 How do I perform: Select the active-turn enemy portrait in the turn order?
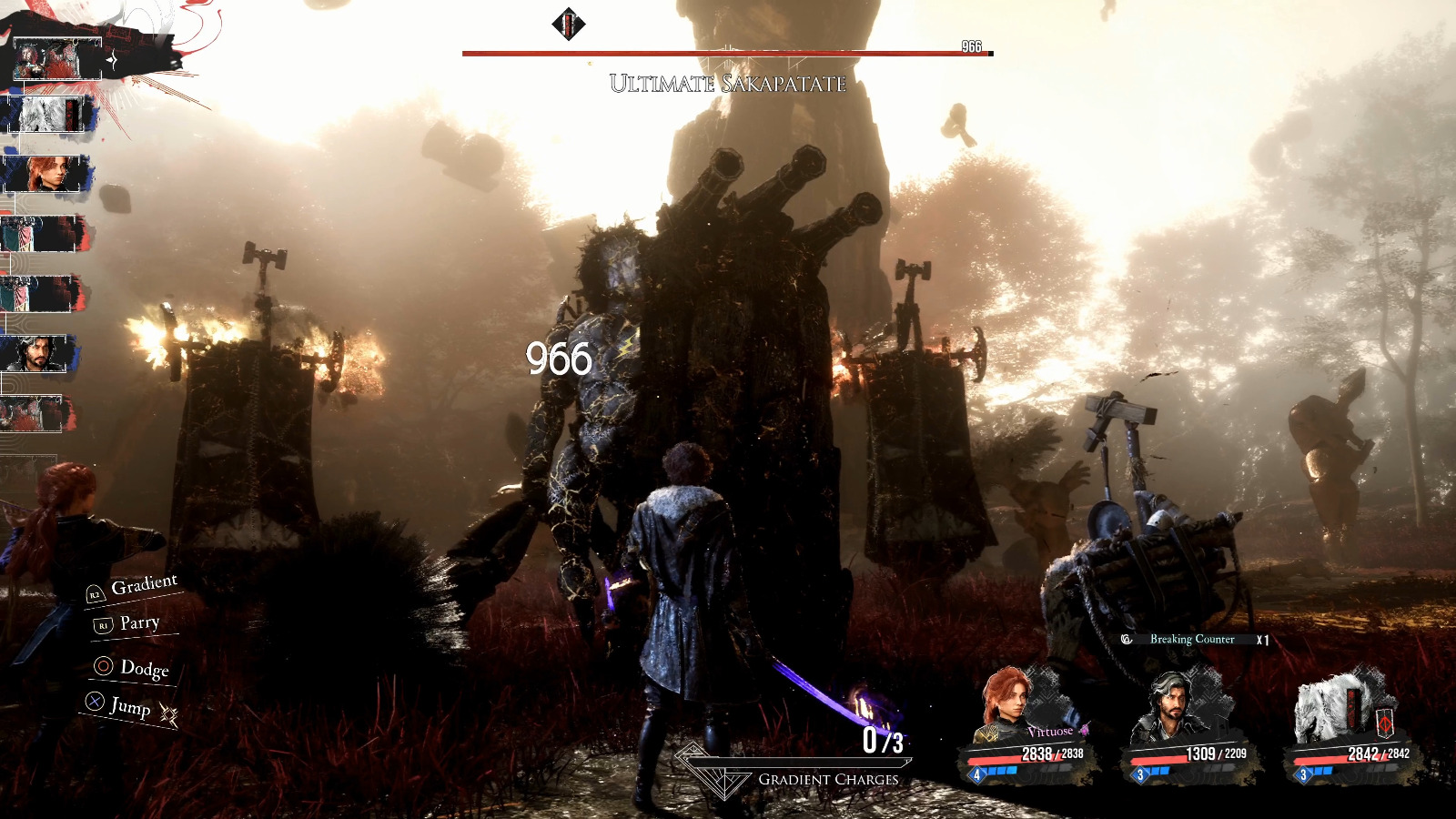pyautogui.click(x=58, y=60)
